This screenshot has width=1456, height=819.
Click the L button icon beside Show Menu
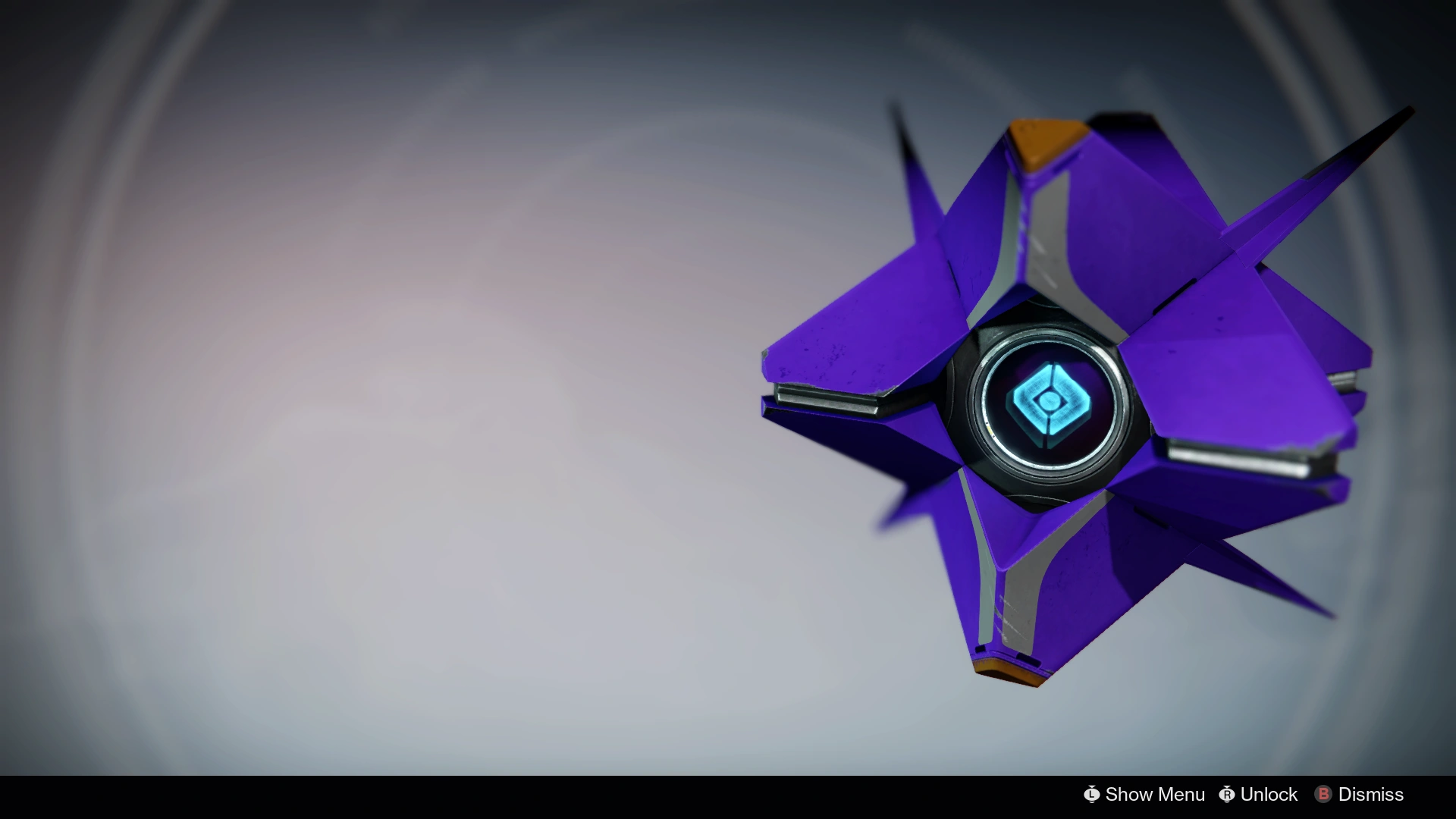1092,795
